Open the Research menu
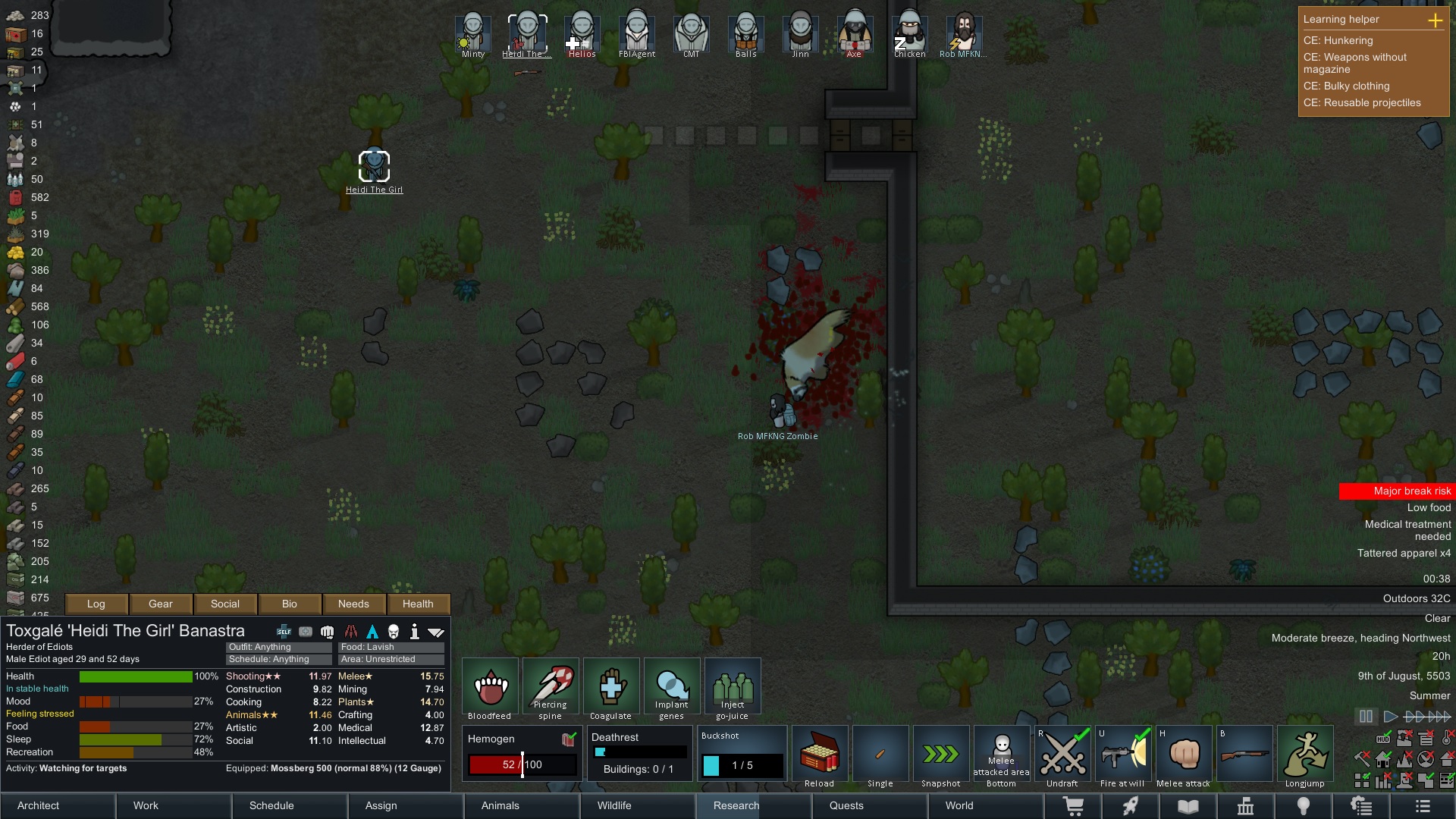The image size is (1456, 819). click(753, 805)
